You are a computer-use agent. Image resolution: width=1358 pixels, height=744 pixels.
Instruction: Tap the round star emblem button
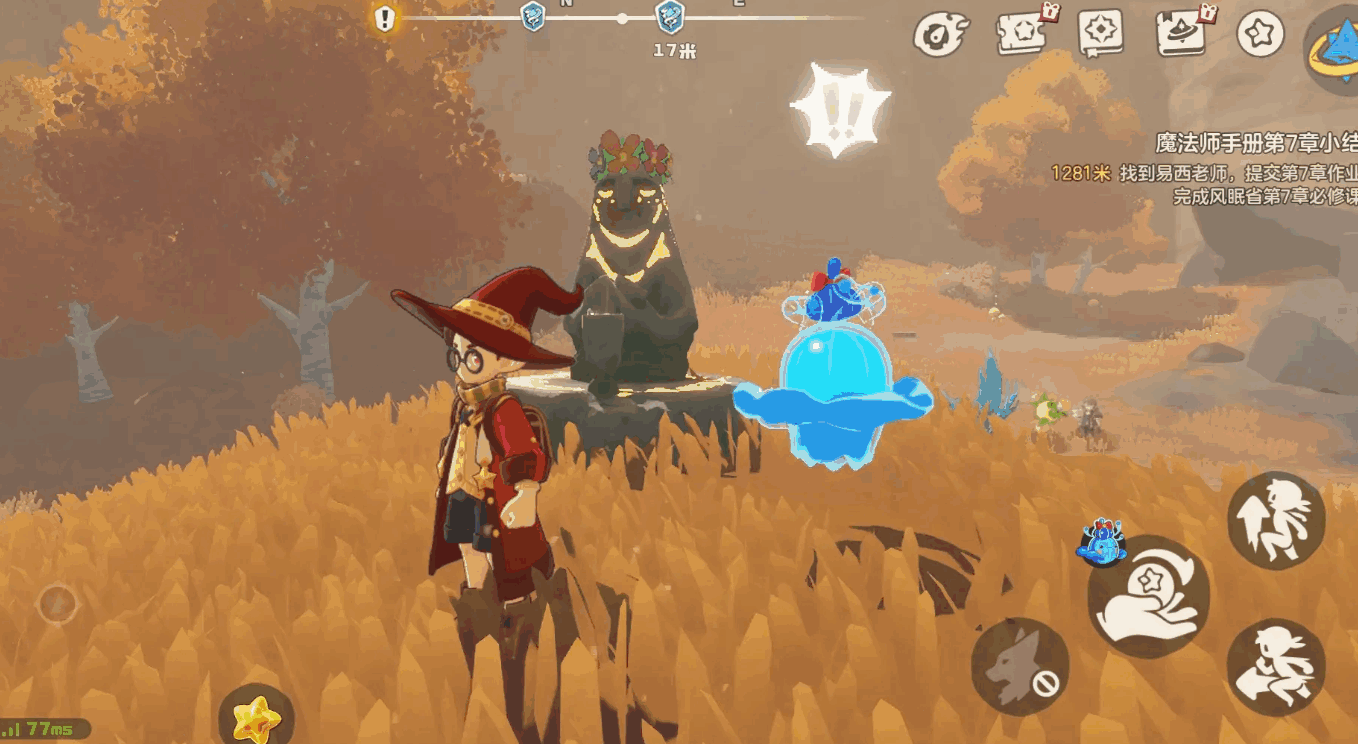click(x=1260, y=33)
